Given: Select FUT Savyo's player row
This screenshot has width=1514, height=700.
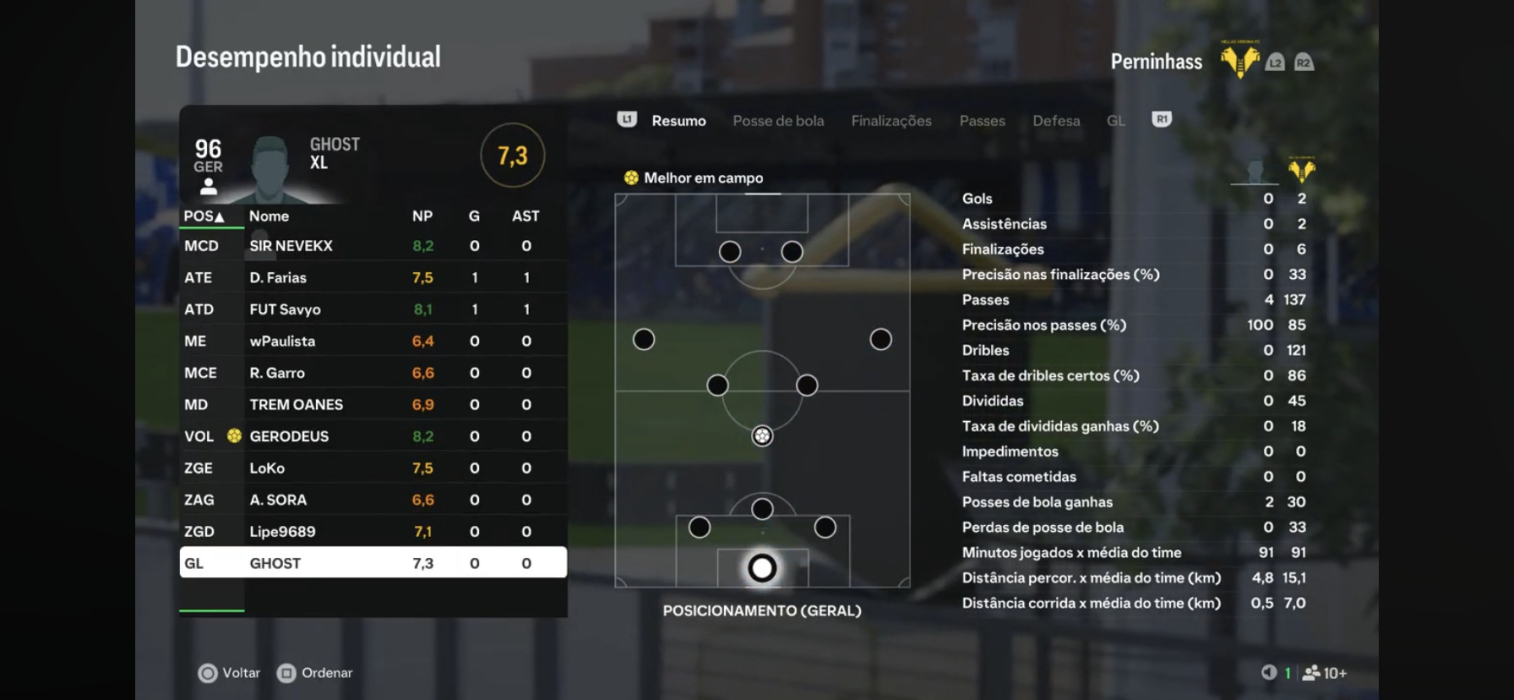Looking at the screenshot, I should 372,310.
